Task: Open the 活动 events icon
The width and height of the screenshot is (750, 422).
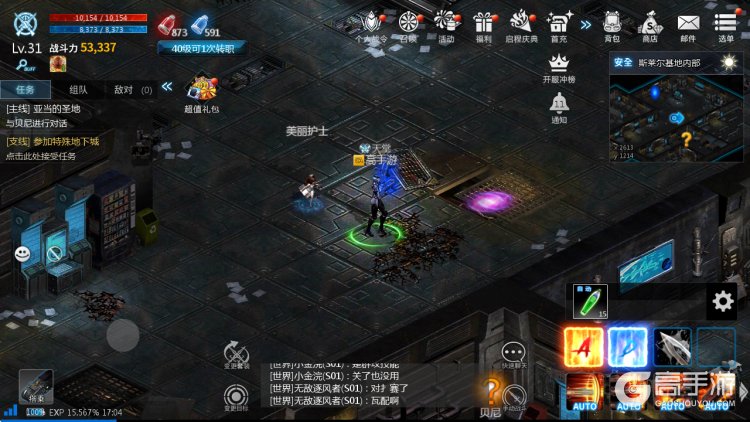Action: (x=446, y=24)
